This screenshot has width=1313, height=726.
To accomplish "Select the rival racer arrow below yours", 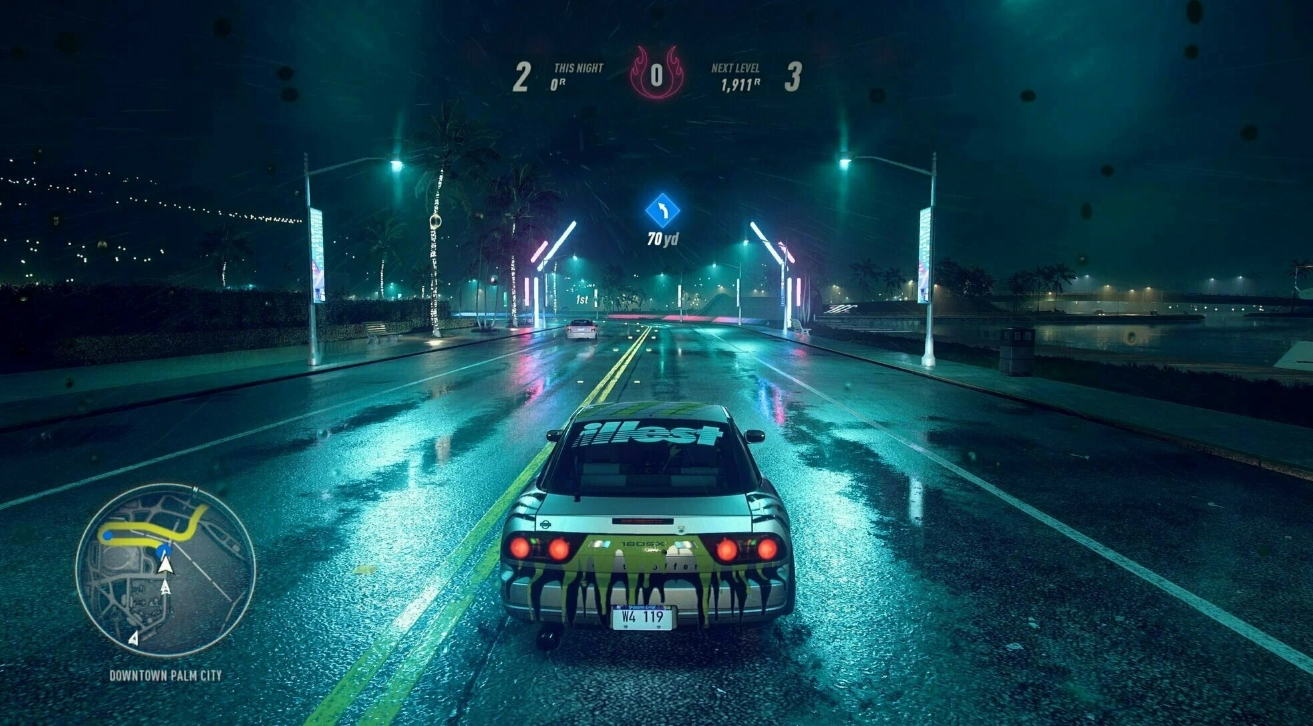I will pyautogui.click(x=165, y=587).
